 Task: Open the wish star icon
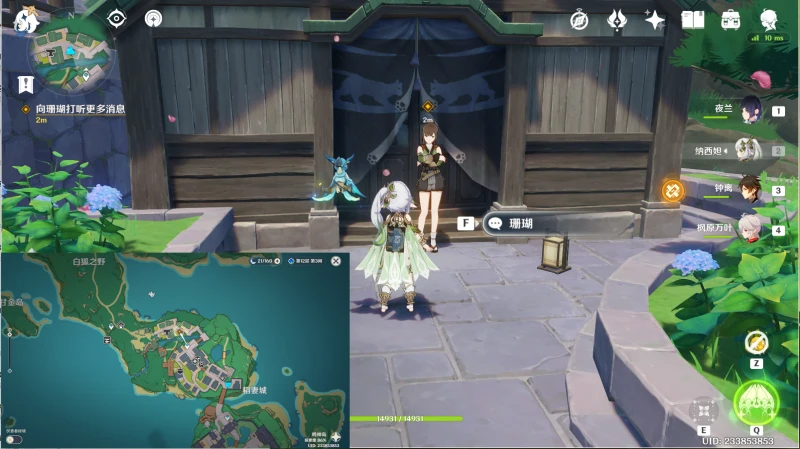tap(655, 19)
